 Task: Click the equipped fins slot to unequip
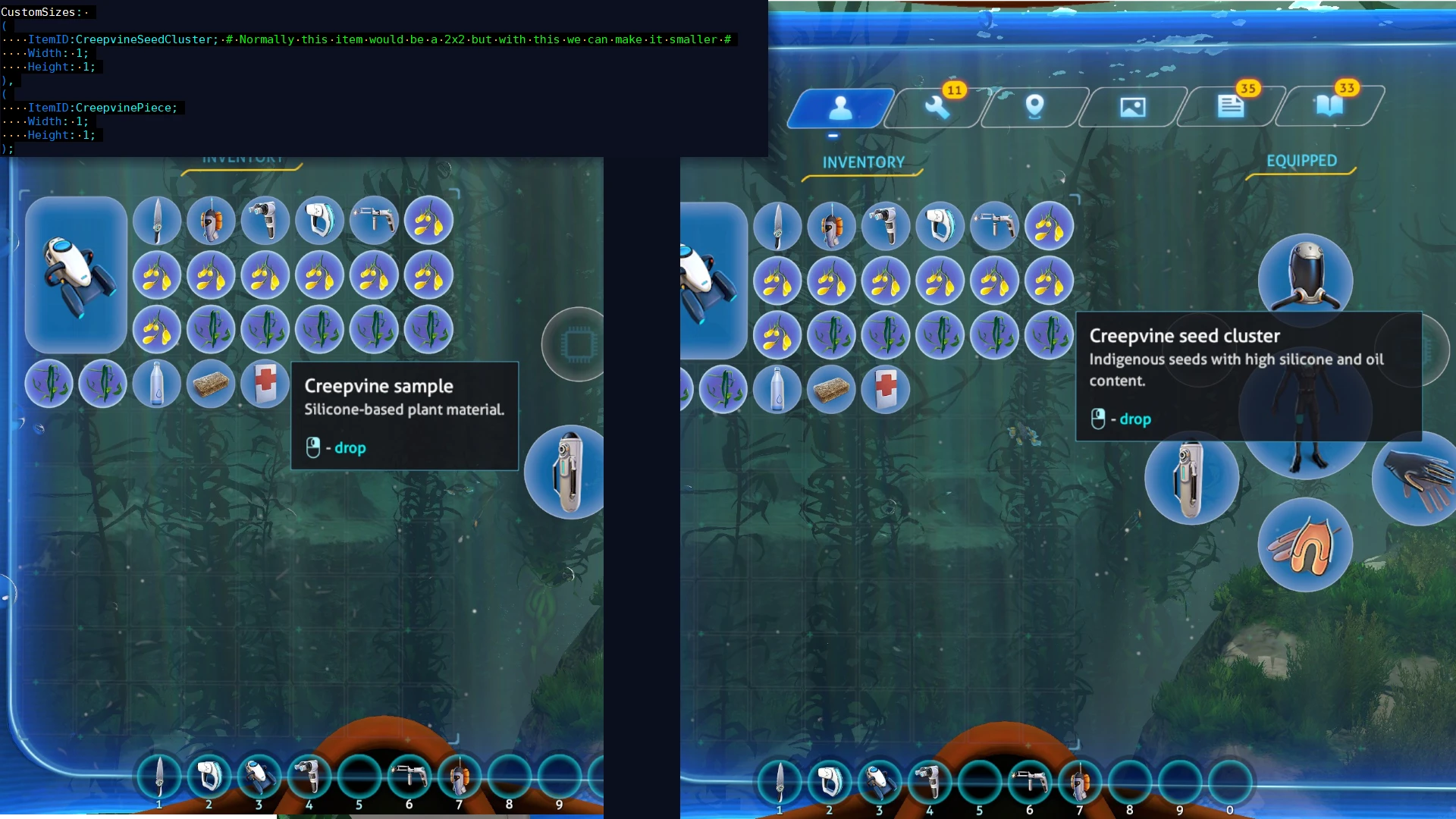[1307, 546]
